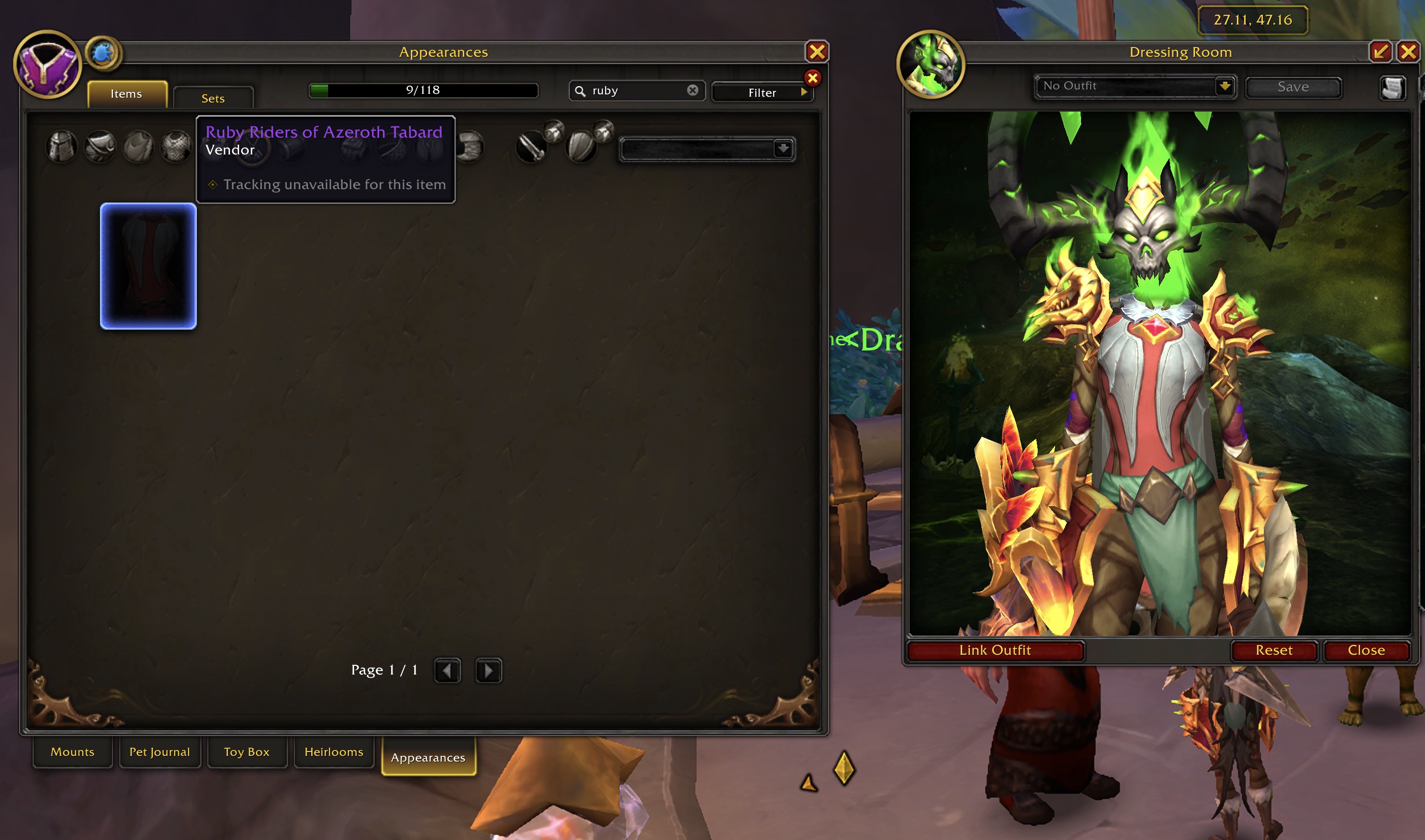
Task: Click the ruby search field
Action: 634,90
